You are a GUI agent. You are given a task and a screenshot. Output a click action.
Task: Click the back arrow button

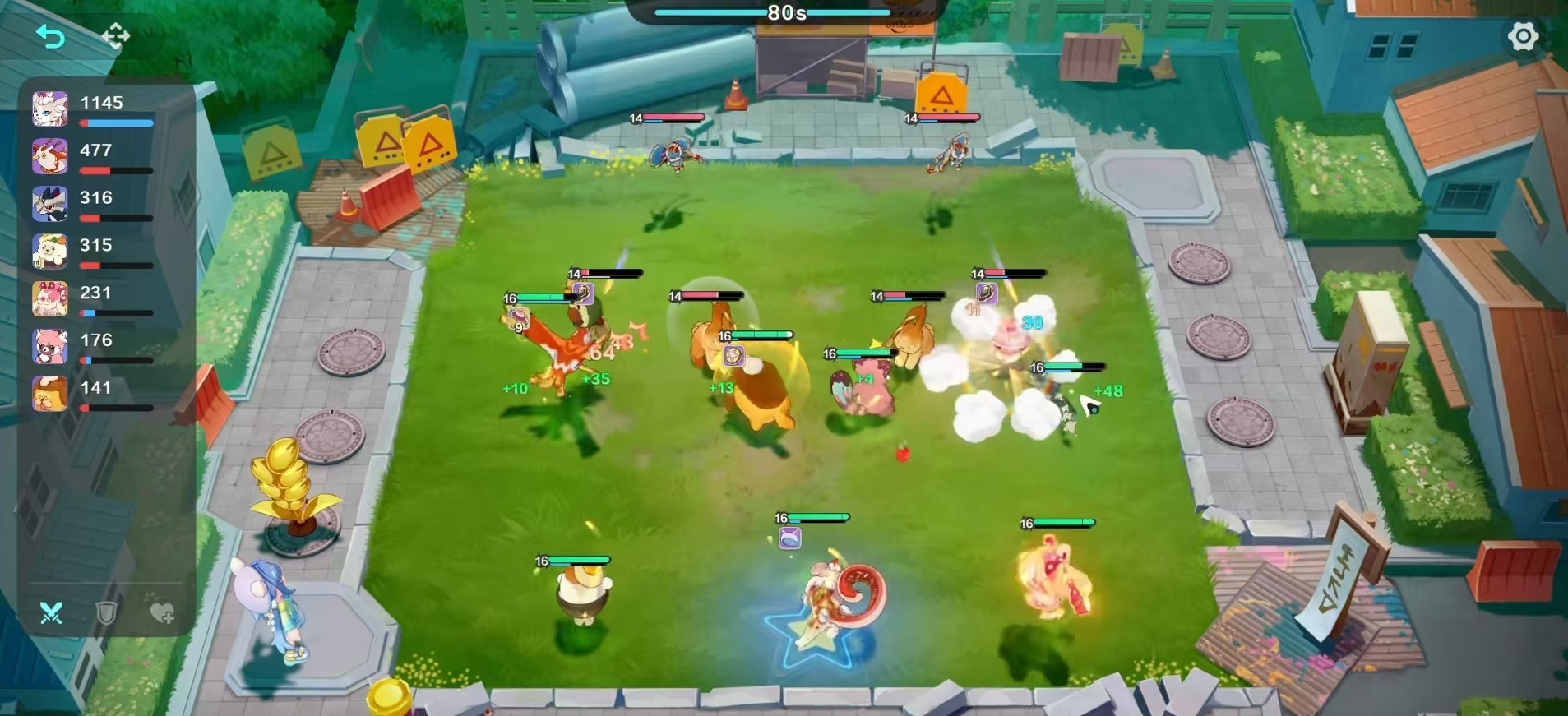pos(50,36)
